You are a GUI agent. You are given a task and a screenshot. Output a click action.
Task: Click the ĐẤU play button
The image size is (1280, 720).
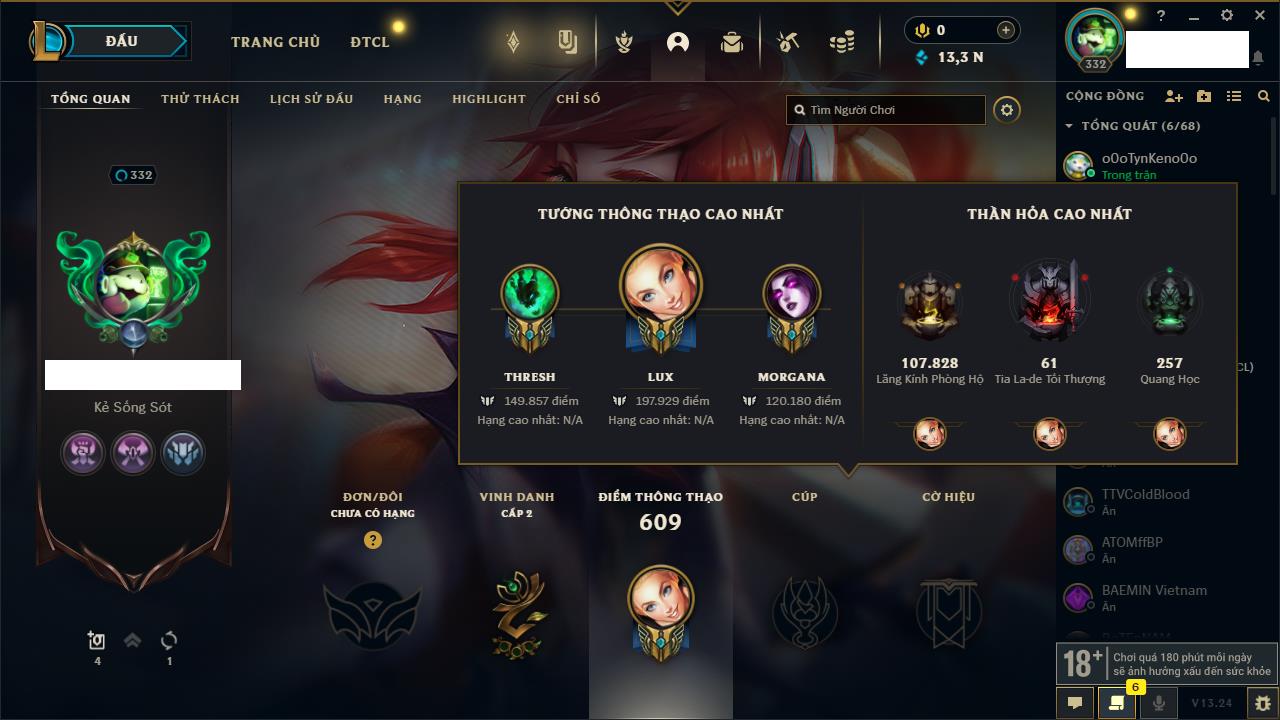click(122, 41)
